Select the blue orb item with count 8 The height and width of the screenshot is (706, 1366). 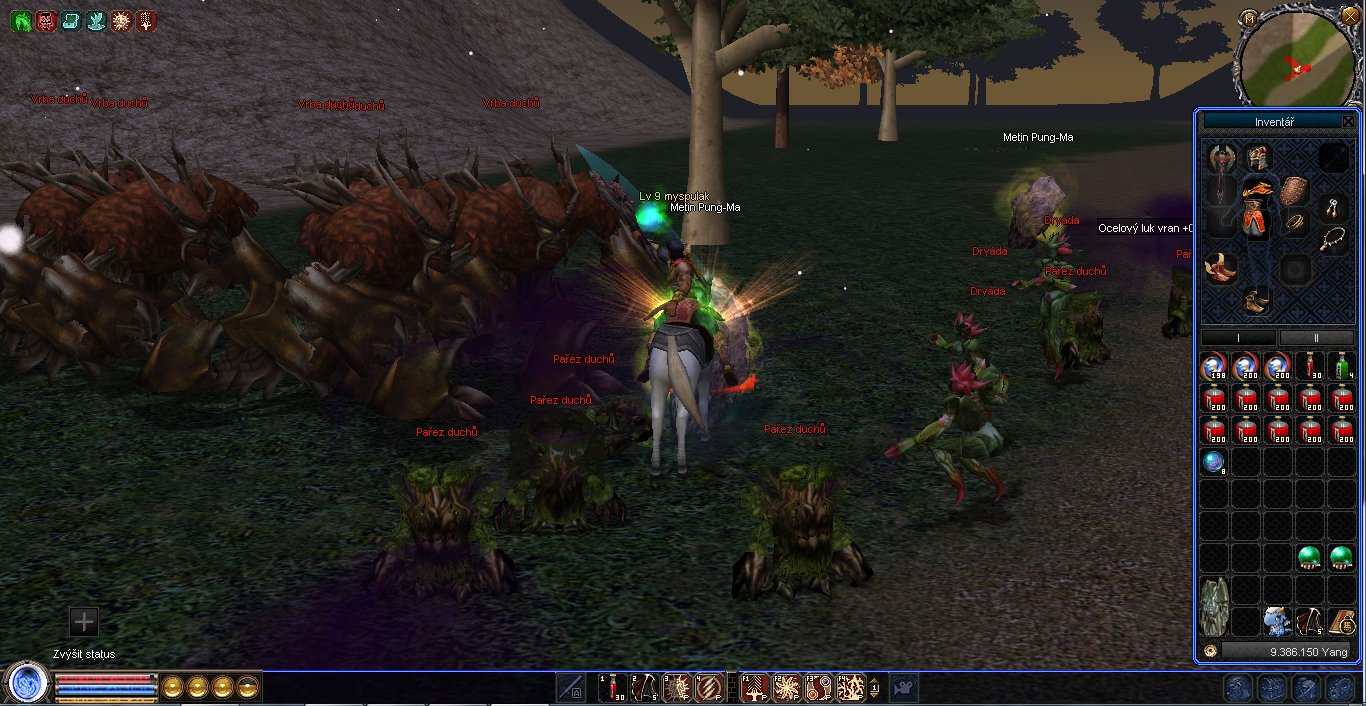1214,462
